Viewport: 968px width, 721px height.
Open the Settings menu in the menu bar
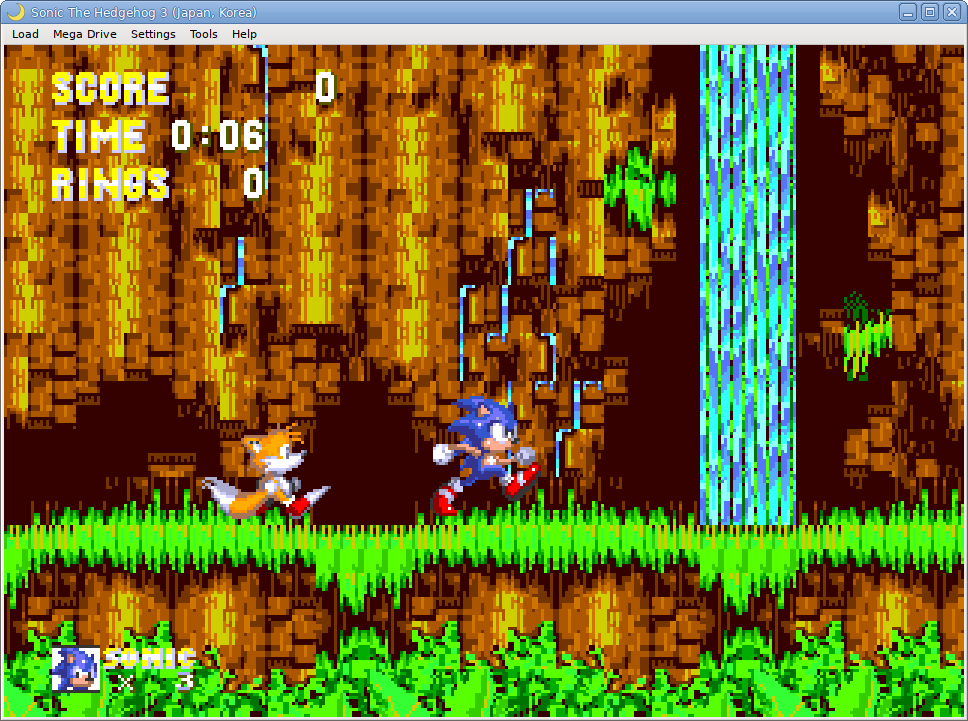153,34
